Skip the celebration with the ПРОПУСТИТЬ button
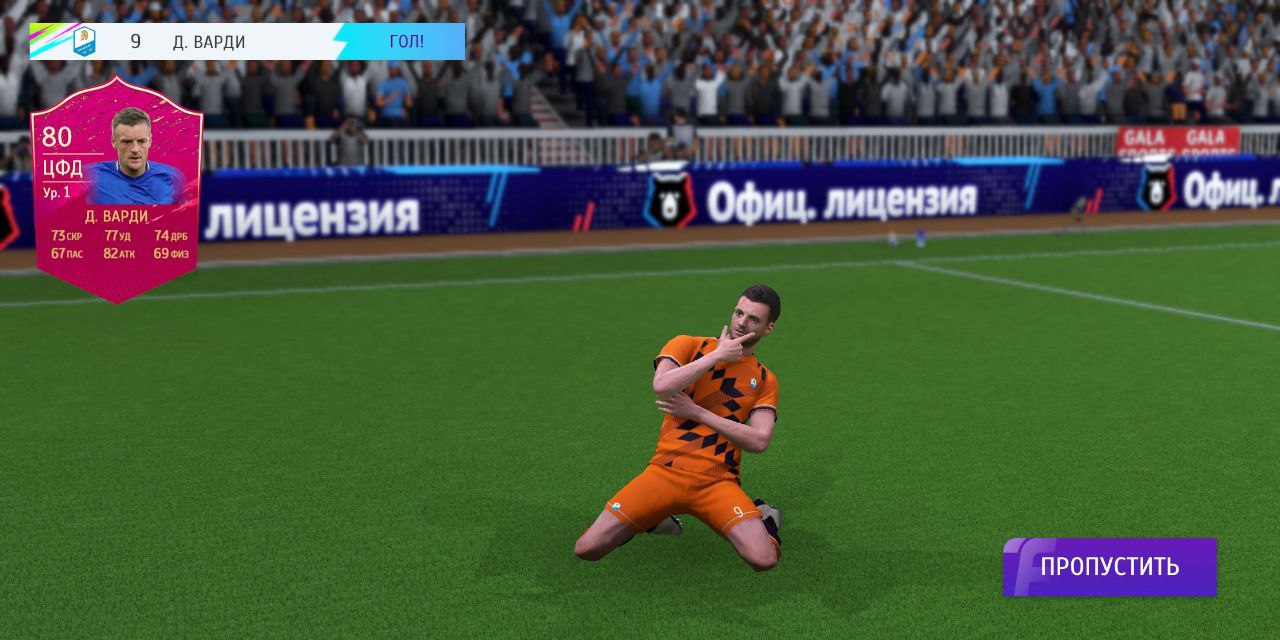Image resolution: width=1280 pixels, height=640 pixels. coord(1110,567)
